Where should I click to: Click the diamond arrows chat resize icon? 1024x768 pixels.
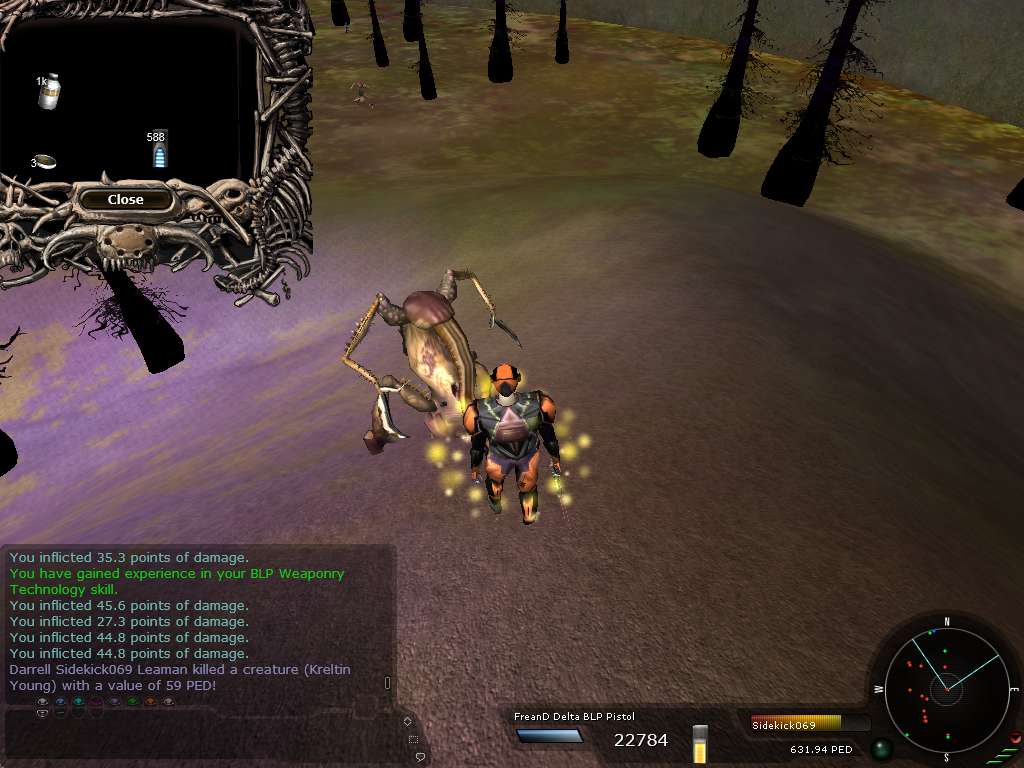click(407, 720)
